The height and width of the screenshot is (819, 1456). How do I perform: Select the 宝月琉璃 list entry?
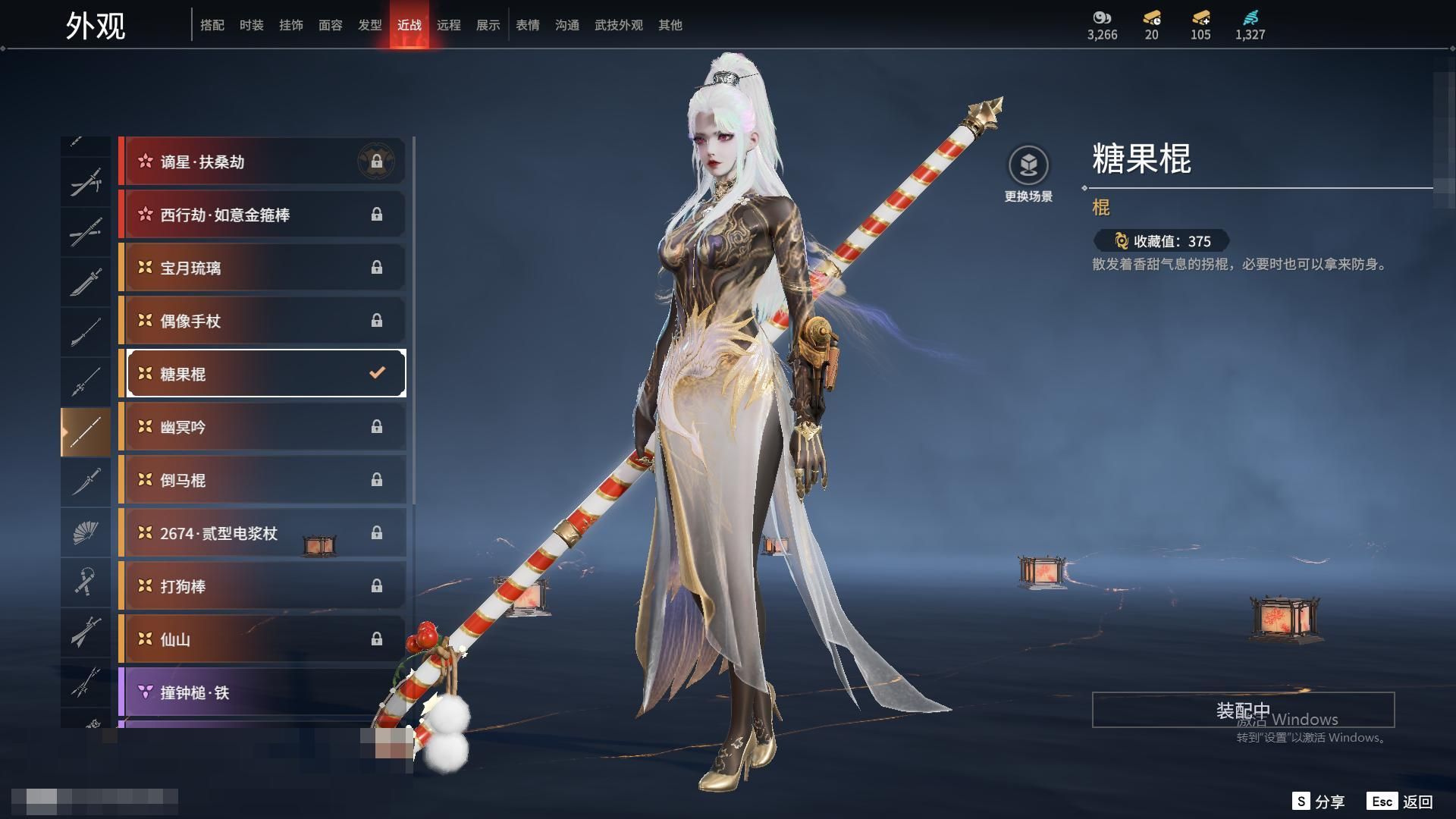262,268
